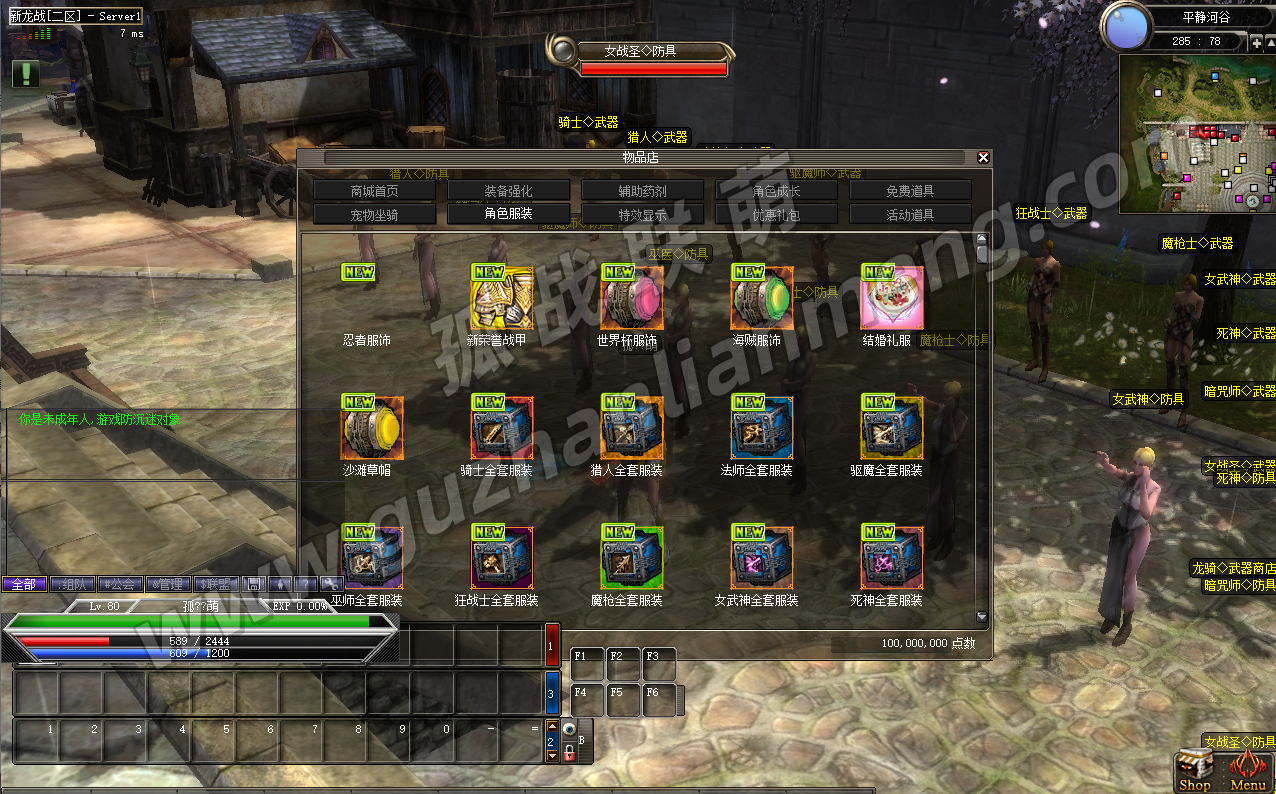Switch to the 商城首页 tab
Image resolution: width=1276 pixels, height=794 pixels.
375,190
